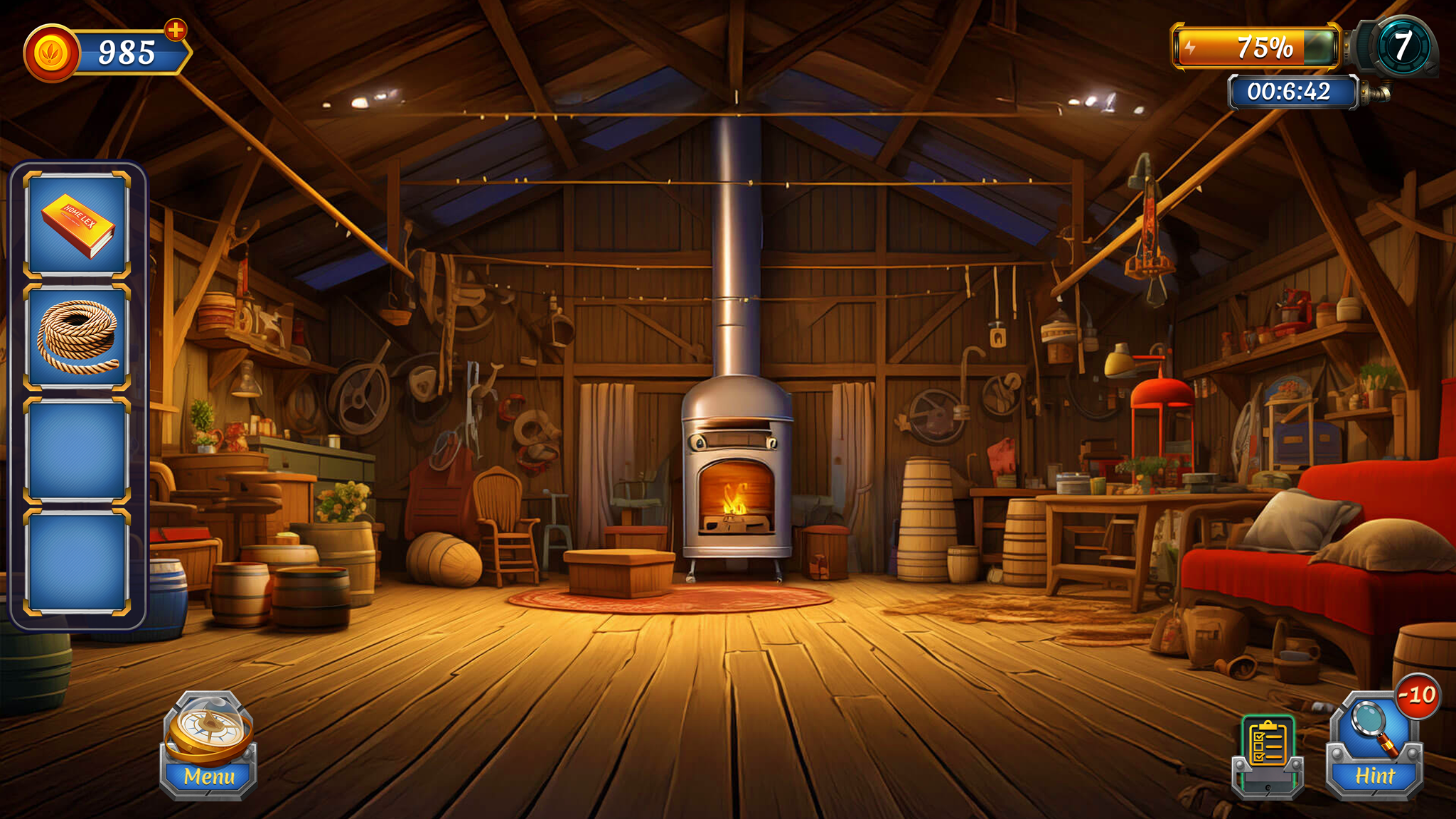
Task: Add coins with the plus button
Action: pos(176,30)
